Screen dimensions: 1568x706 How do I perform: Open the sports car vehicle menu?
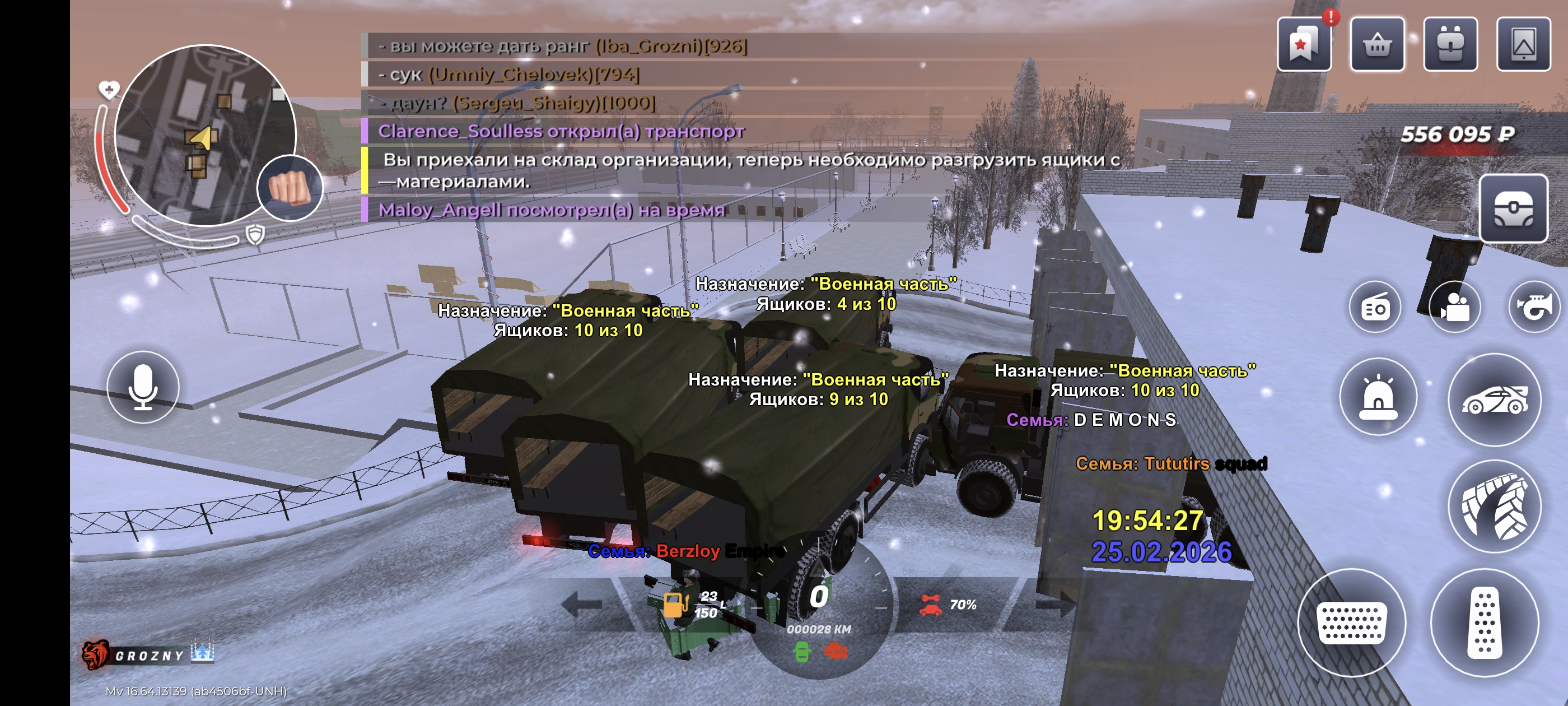[x=1495, y=400]
